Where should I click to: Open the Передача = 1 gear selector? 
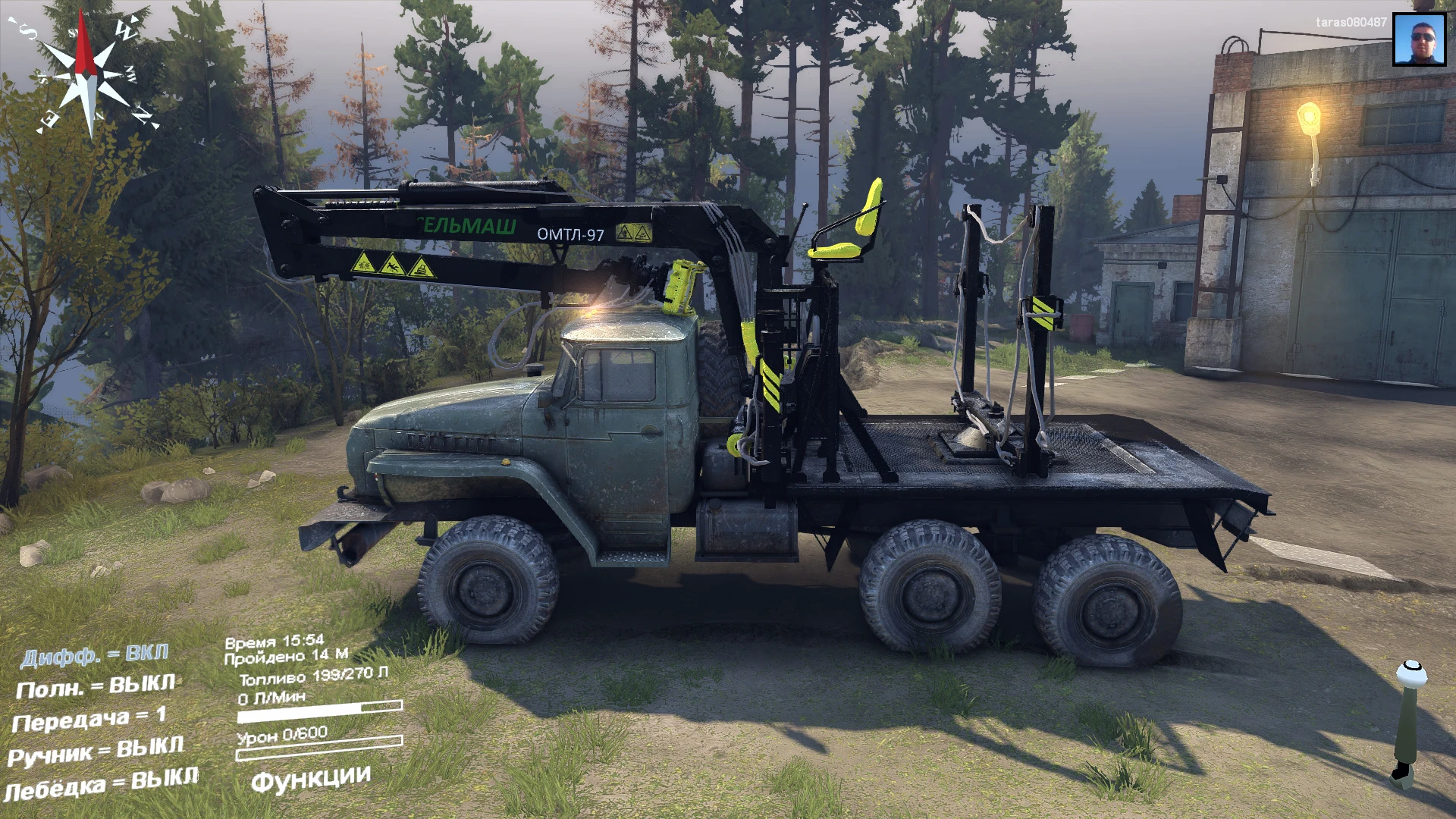point(87,719)
